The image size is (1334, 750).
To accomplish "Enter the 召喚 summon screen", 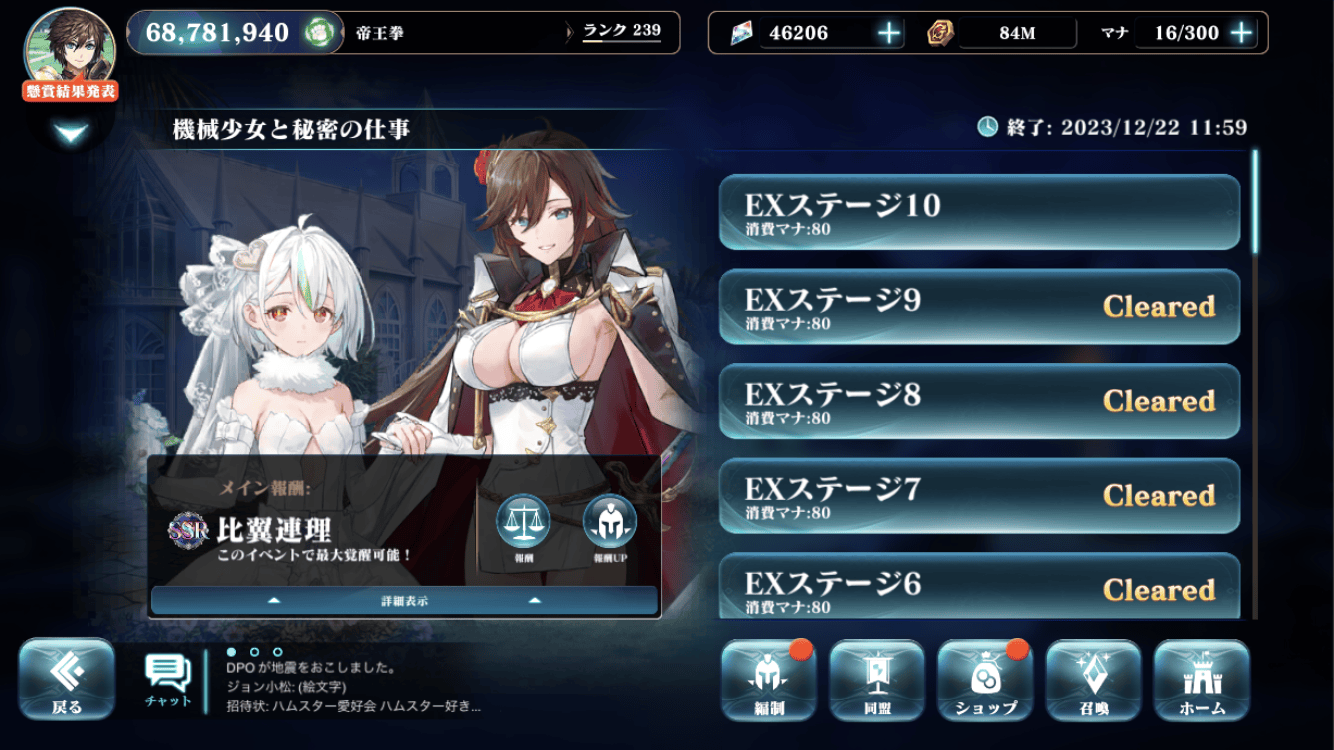I will pyautogui.click(x=1093, y=681).
